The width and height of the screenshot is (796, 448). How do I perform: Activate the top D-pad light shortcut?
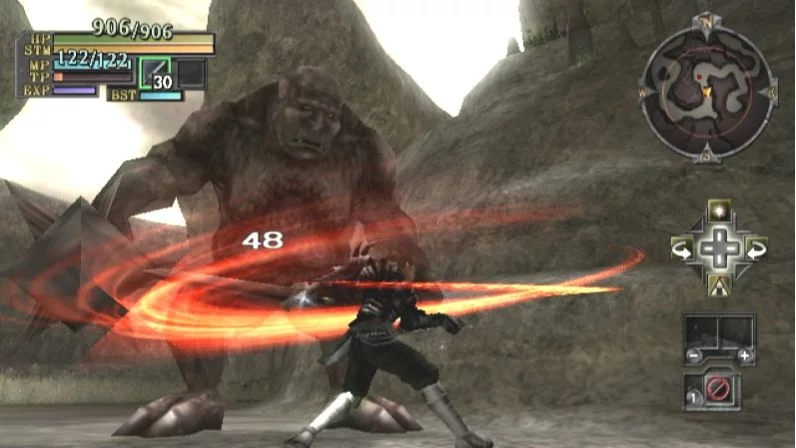(x=718, y=211)
